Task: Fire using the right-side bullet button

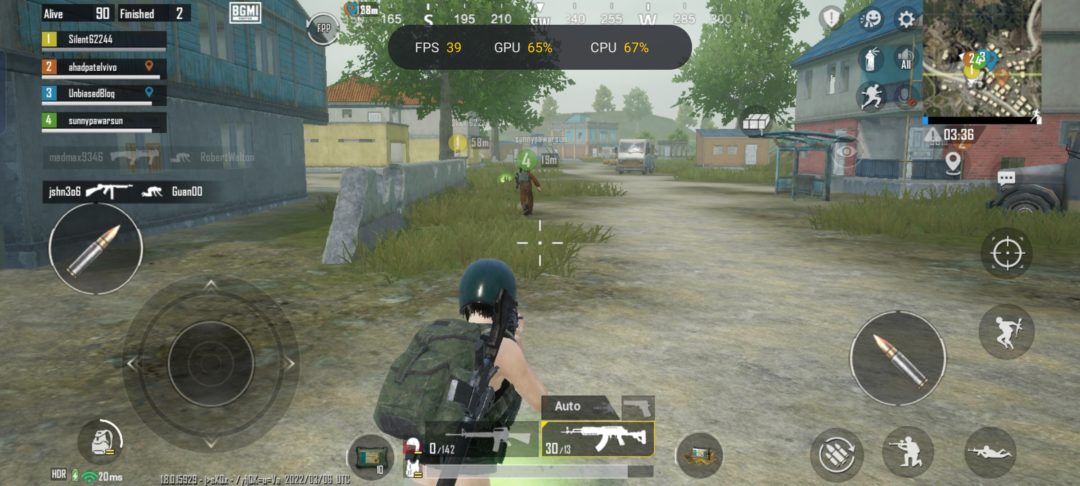Action: pos(897,358)
